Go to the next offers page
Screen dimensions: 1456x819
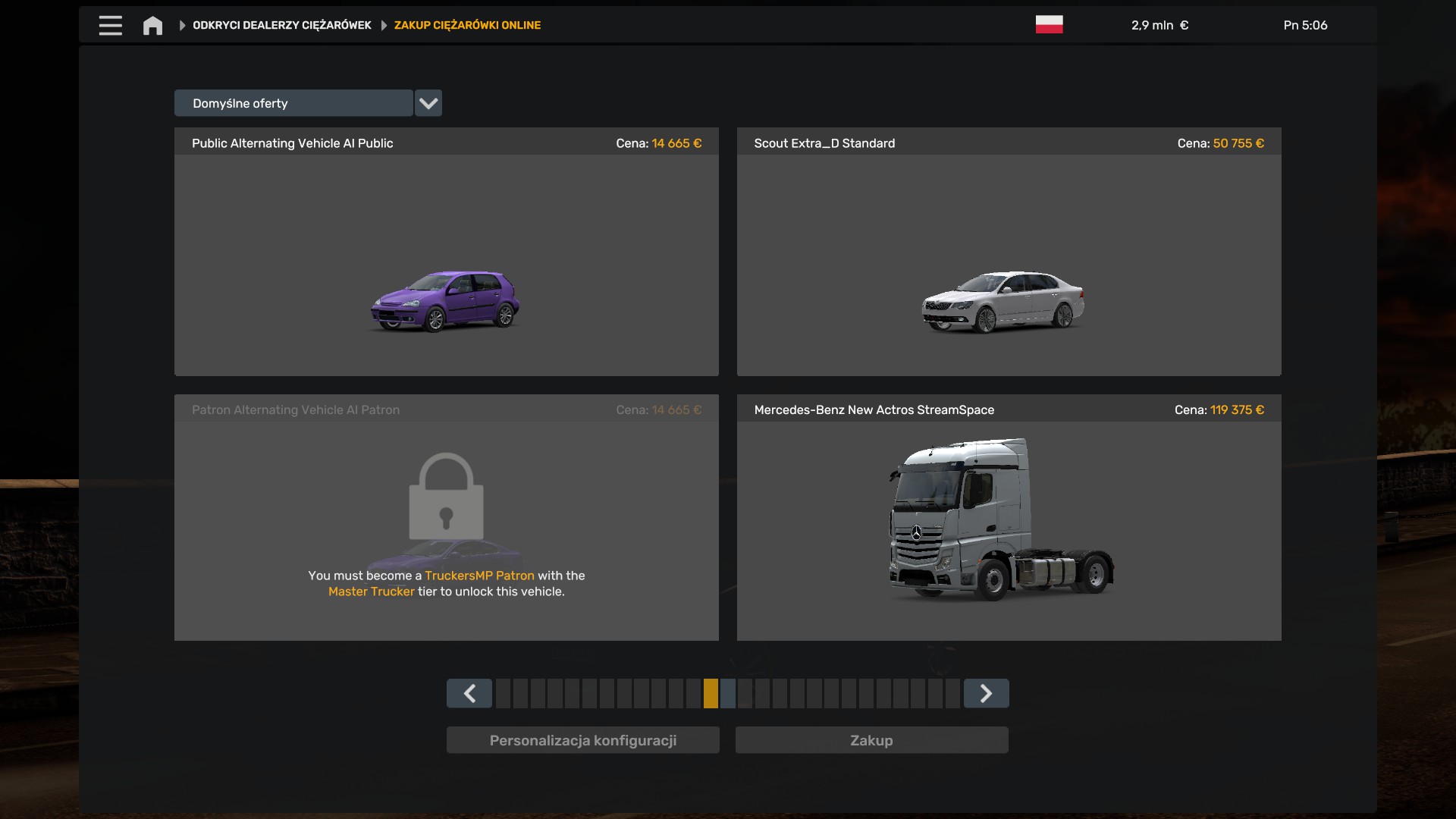pyautogui.click(x=986, y=693)
